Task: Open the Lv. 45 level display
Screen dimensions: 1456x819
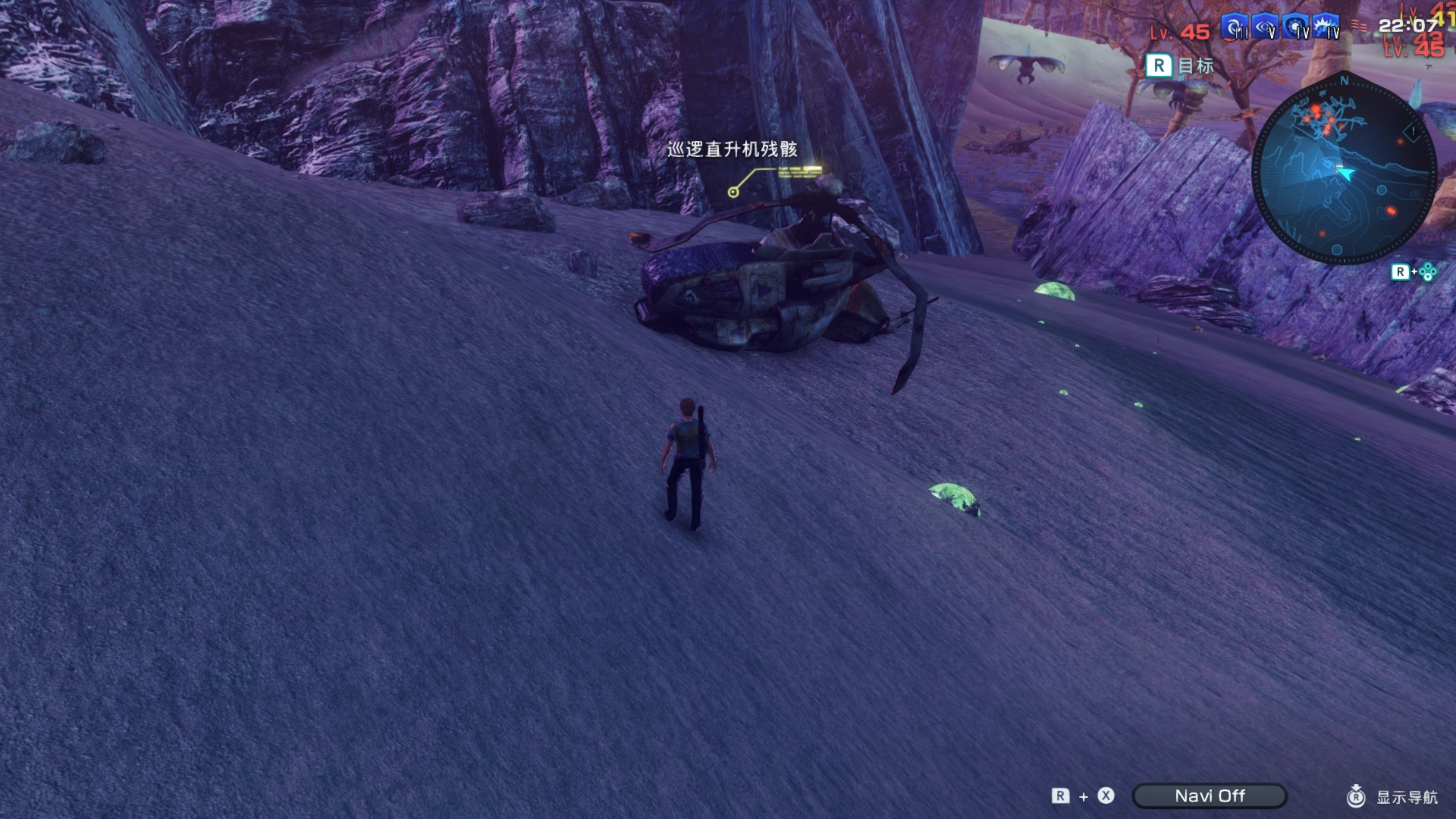Action: (x=1180, y=31)
